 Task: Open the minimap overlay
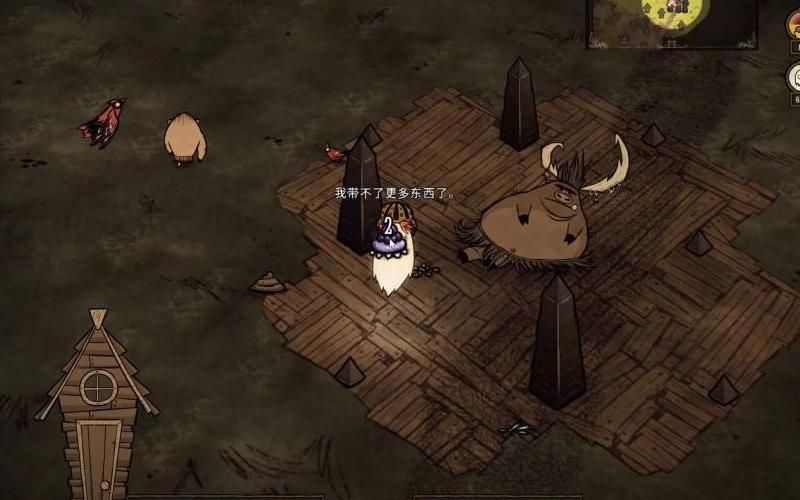pyautogui.click(x=671, y=21)
